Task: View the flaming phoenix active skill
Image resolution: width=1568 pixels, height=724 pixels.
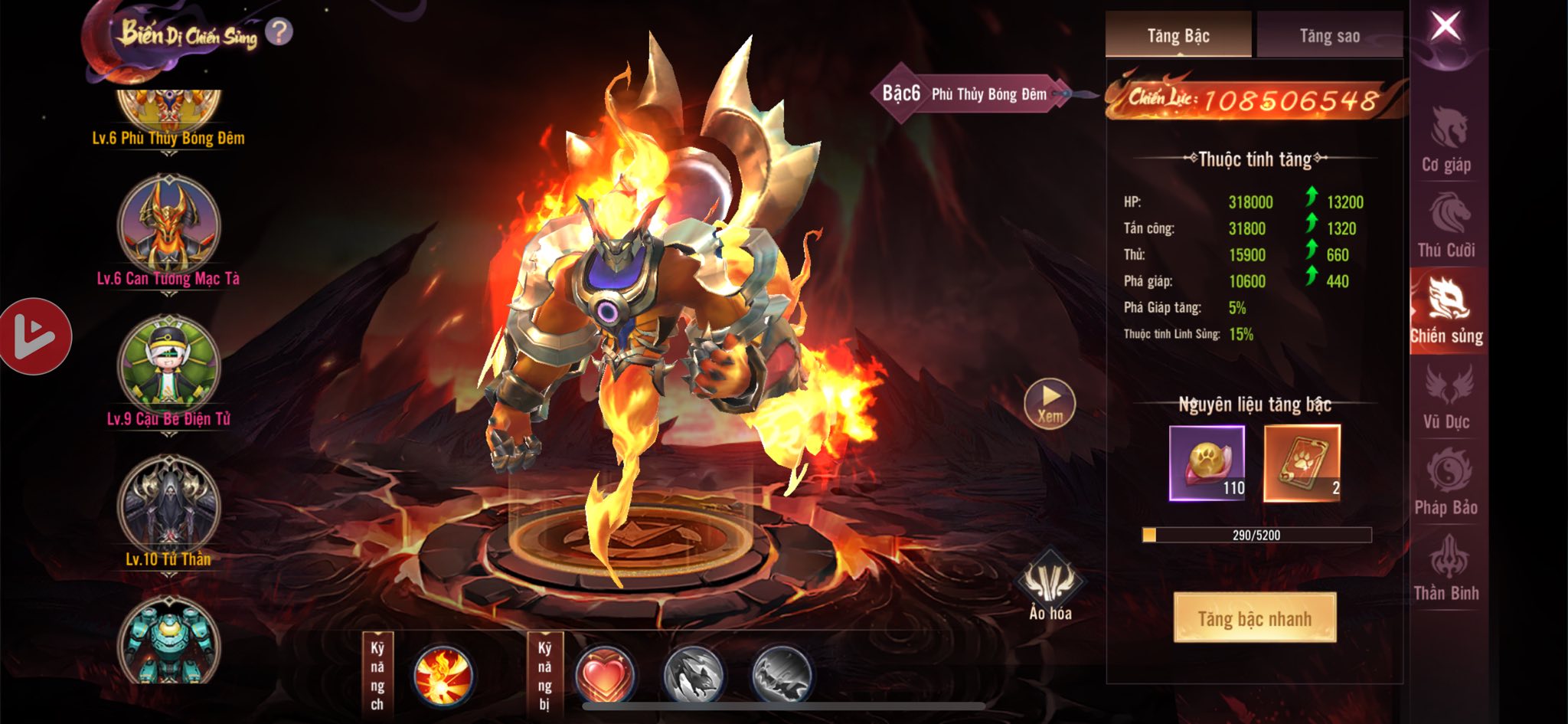Action: pyautogui.click(x=442, y=676)
